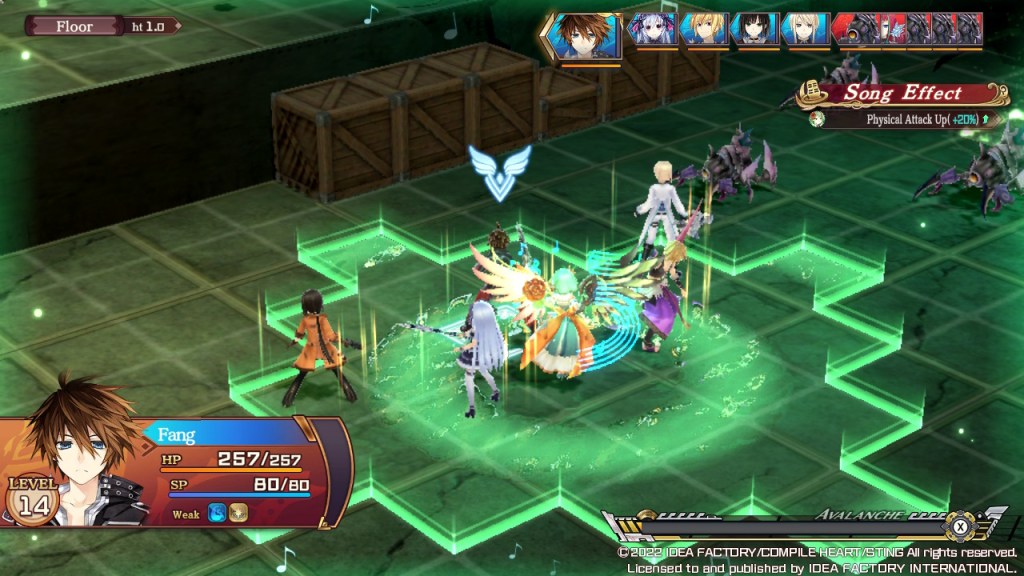Inspect the Physical Attack Up song effect

point(905,119)
